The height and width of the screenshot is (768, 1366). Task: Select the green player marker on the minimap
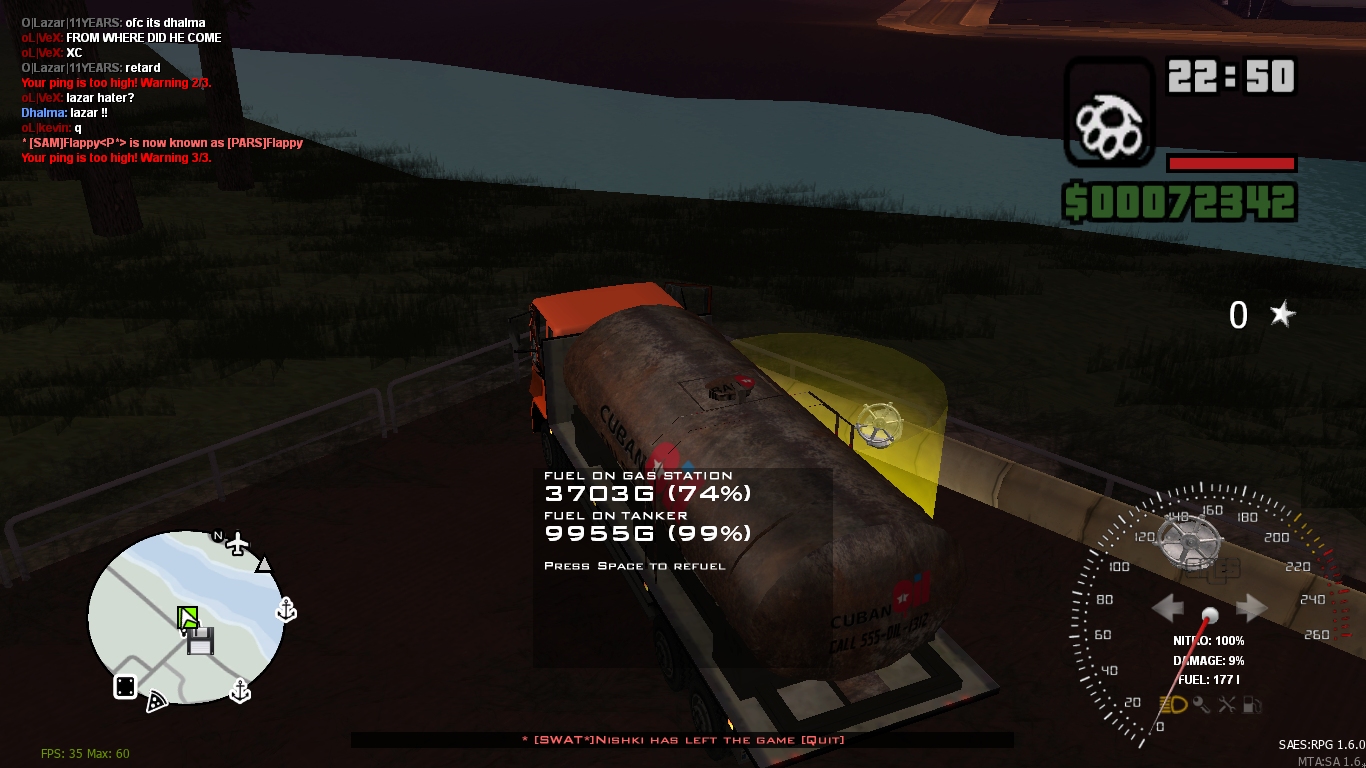click(x=188, y=618)
